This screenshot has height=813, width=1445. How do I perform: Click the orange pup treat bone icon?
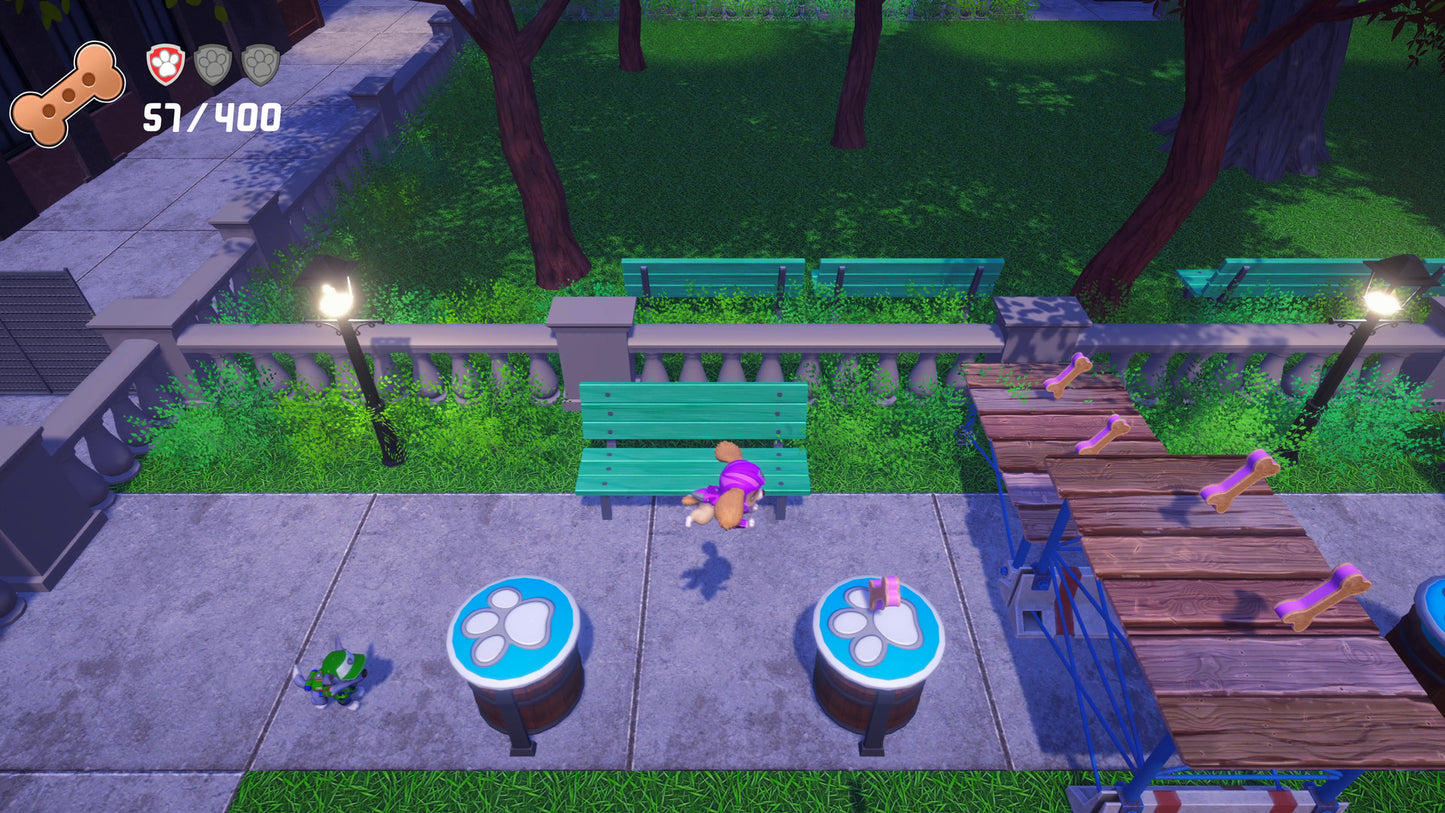coord(67,94)
